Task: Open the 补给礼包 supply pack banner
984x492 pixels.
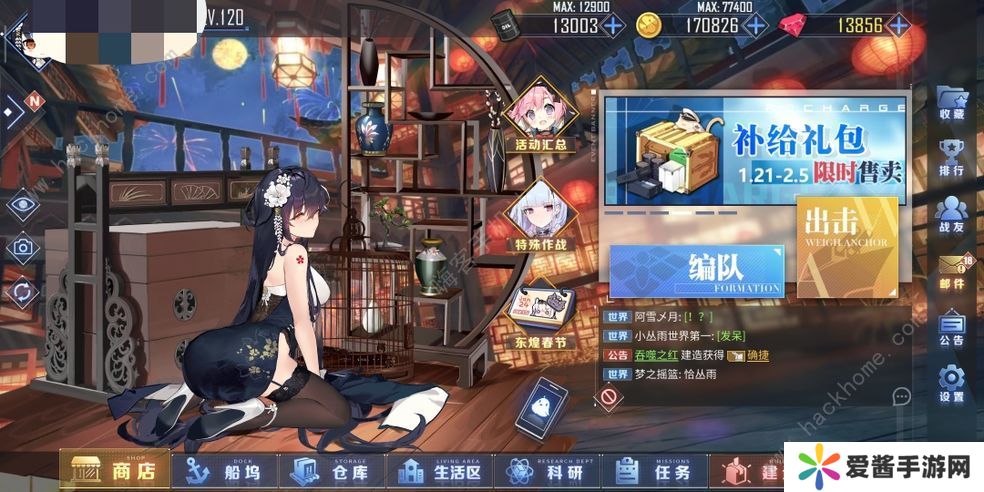Action: pyautogui.click(x=756, y=152)
